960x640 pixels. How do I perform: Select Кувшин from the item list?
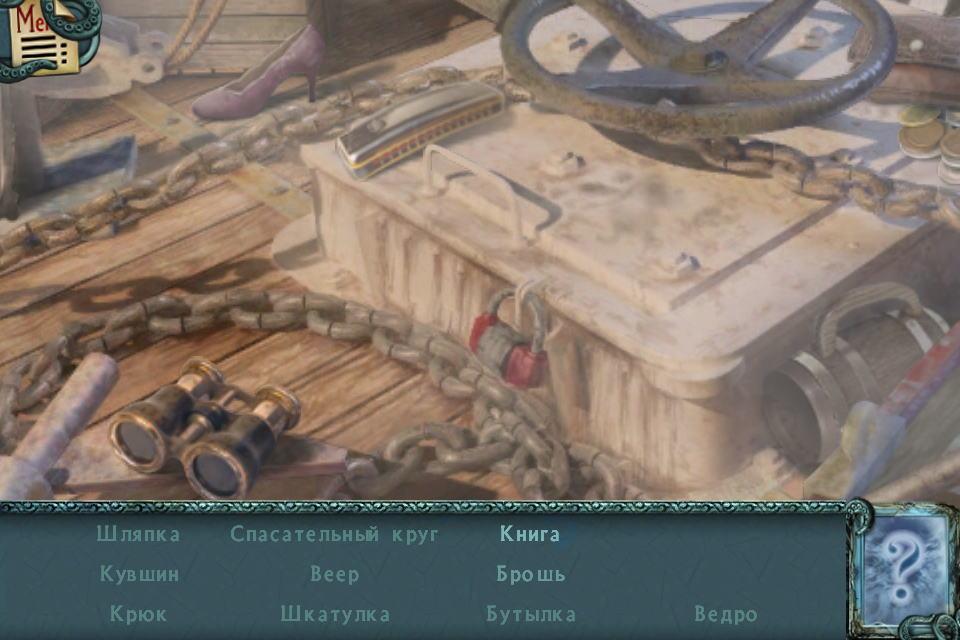(139, 574)
